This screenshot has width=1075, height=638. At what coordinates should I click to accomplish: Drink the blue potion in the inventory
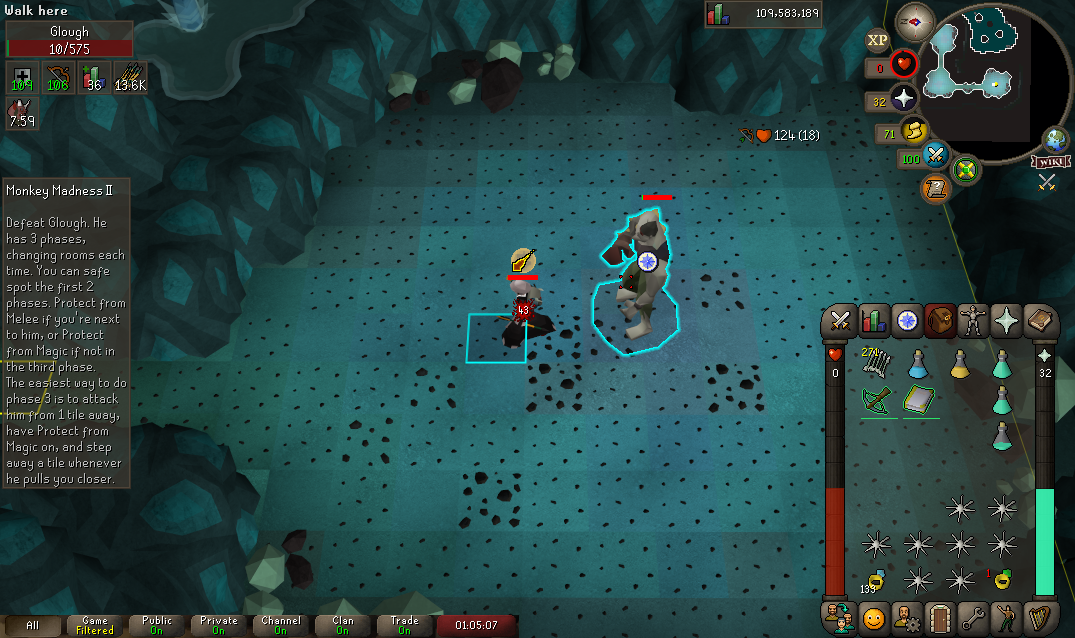point(918,365)
